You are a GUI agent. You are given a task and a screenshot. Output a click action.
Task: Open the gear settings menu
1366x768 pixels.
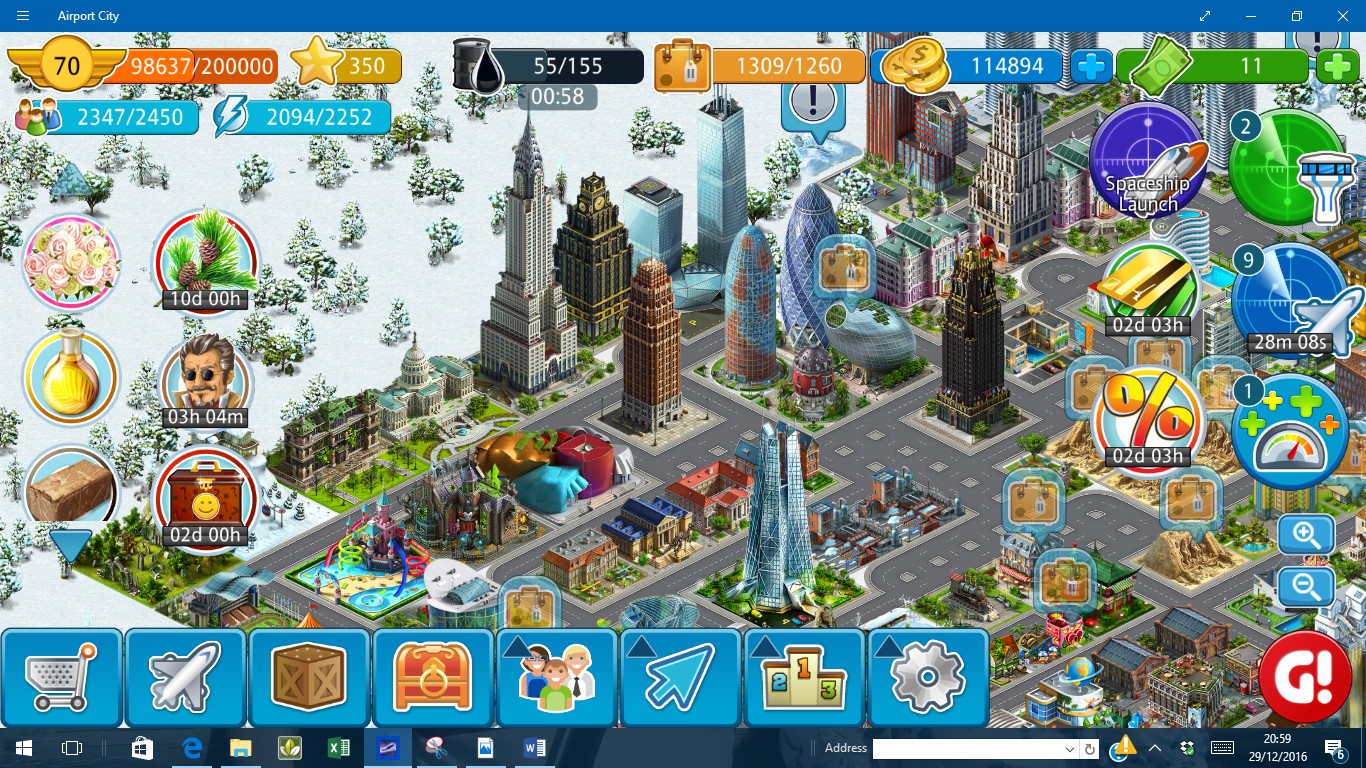(928, 677)
